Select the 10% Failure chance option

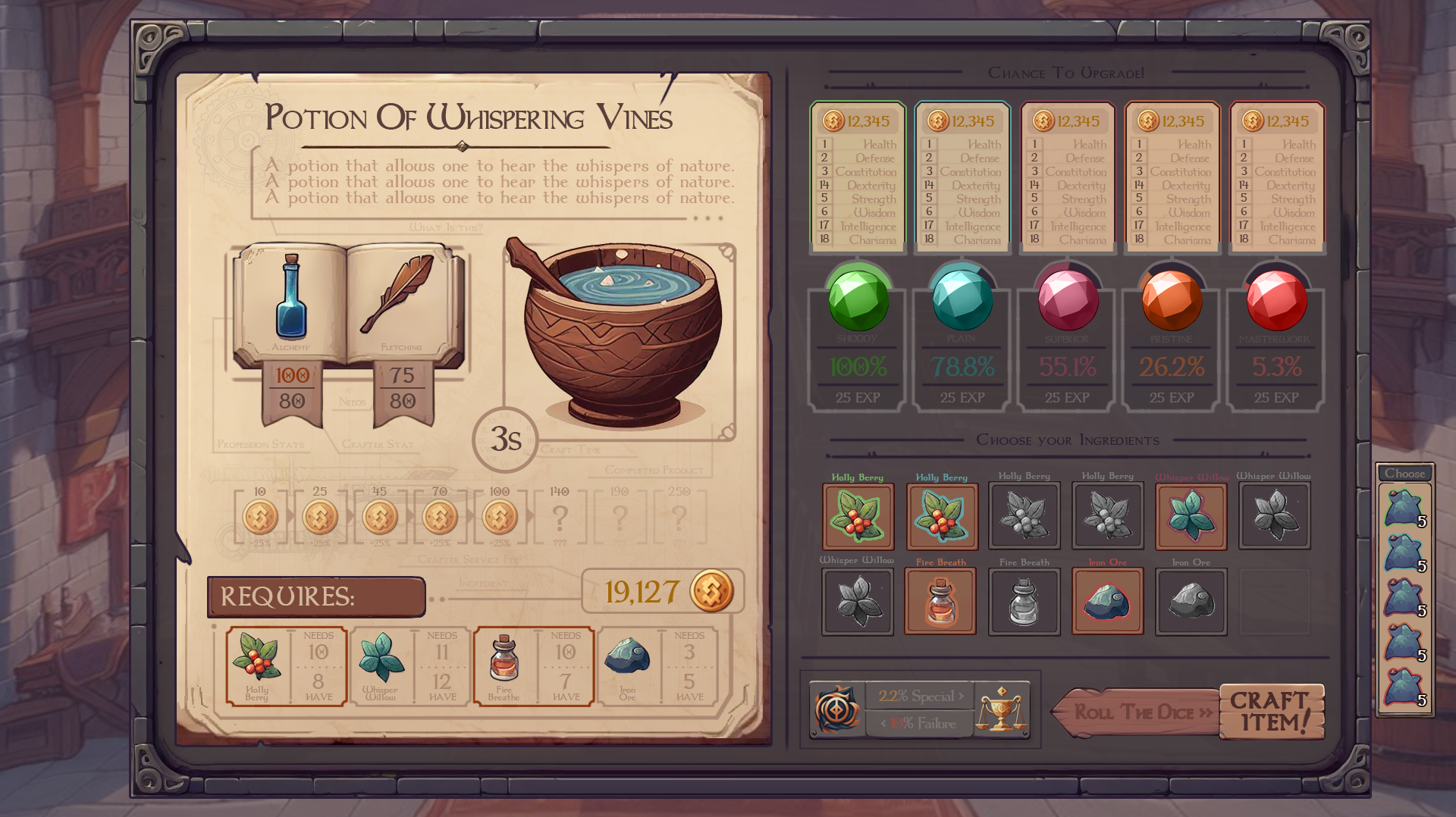click(919, 724)
